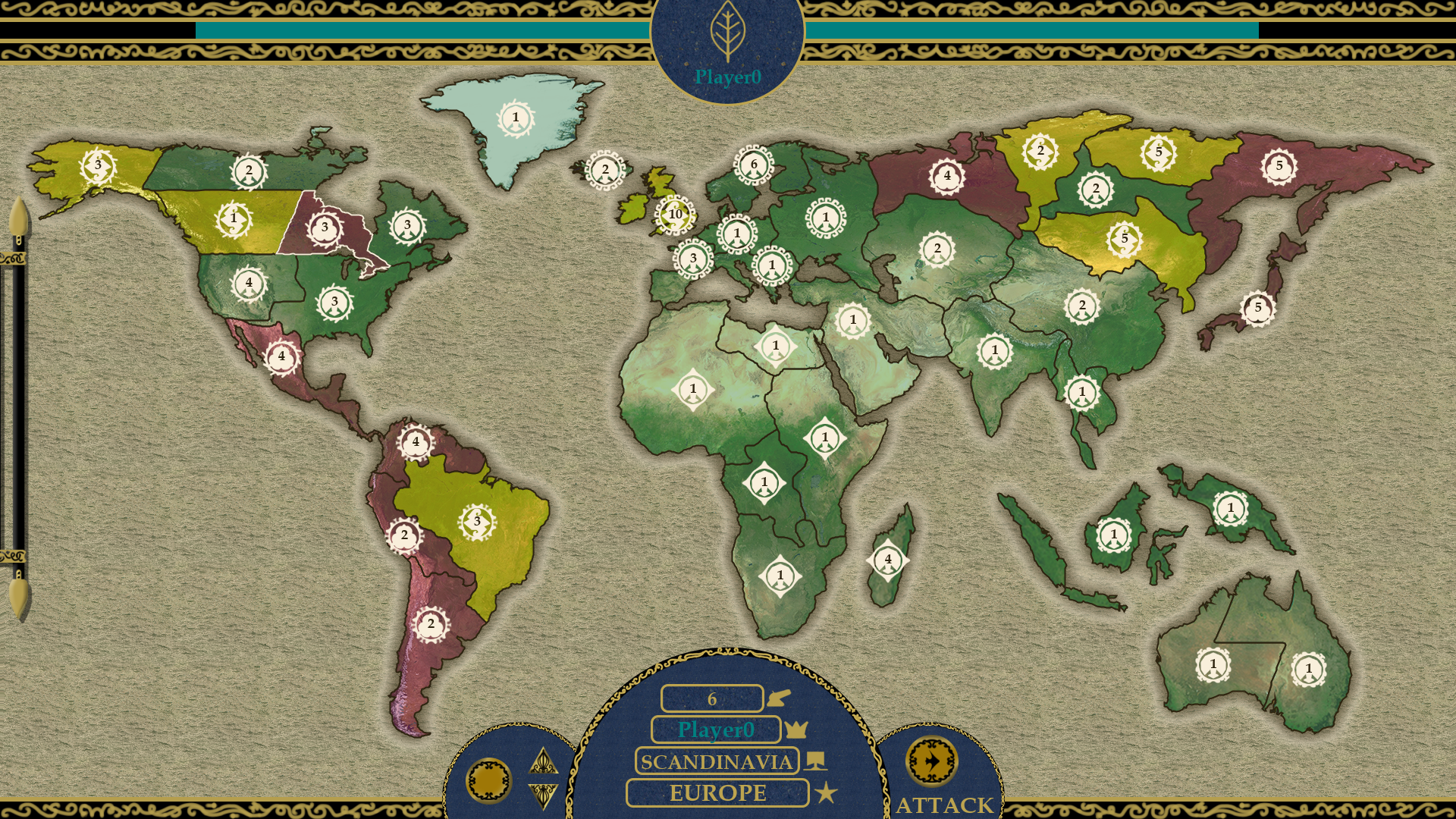The width and height of the screenshot is (1456, 819).
Task: Pick the Kamchatka troop marker
Action: (x=1279, y=166)
